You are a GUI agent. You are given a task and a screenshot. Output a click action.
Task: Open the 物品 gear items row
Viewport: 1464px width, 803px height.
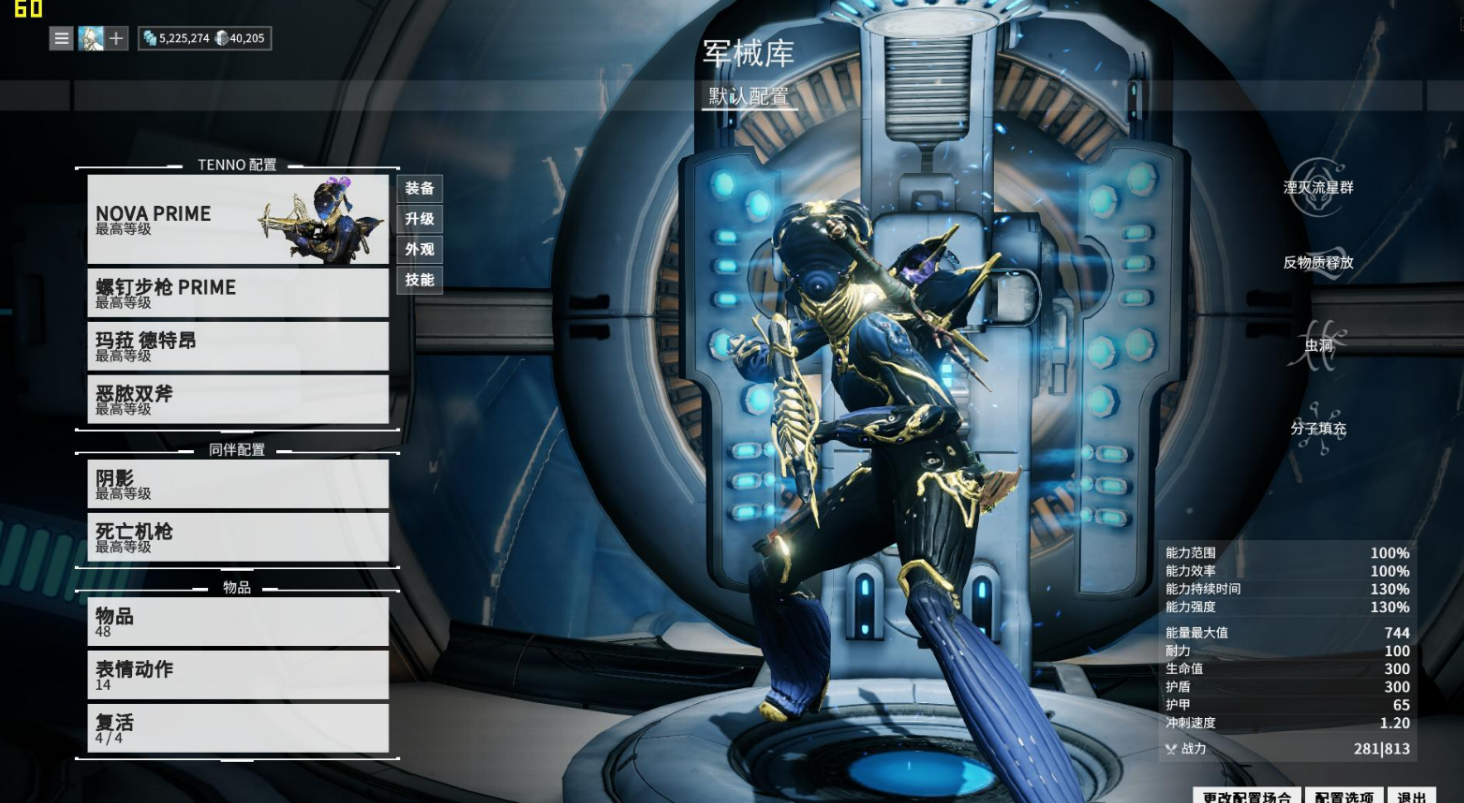(x=238, y=621)
